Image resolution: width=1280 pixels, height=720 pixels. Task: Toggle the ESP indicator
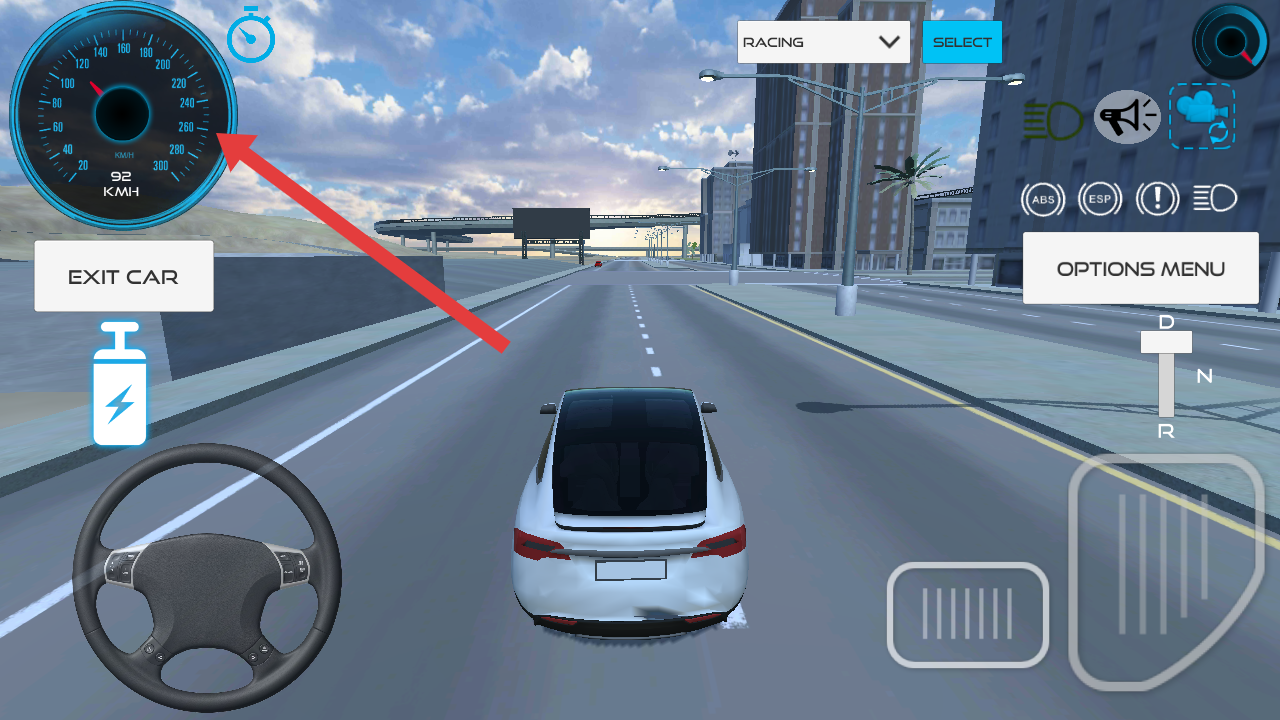1100,199
